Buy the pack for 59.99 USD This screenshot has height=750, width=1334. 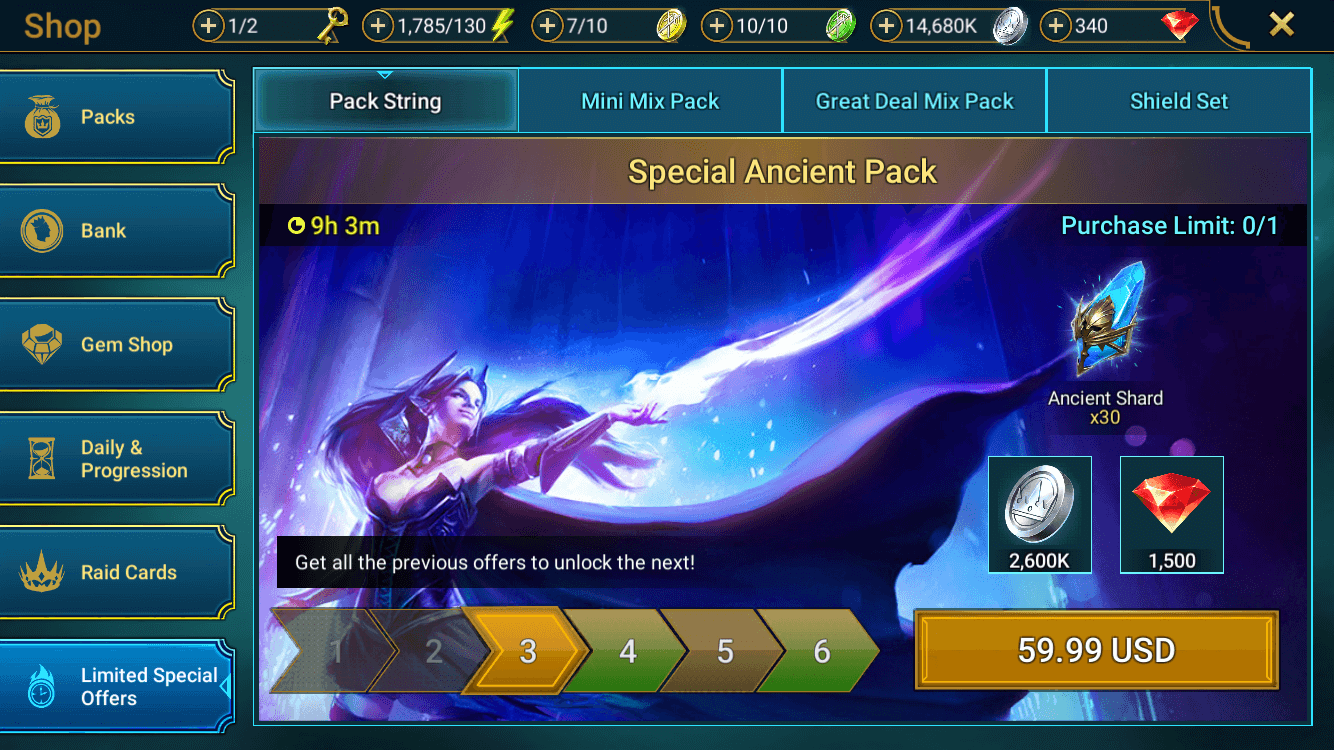click(1096, 651)
